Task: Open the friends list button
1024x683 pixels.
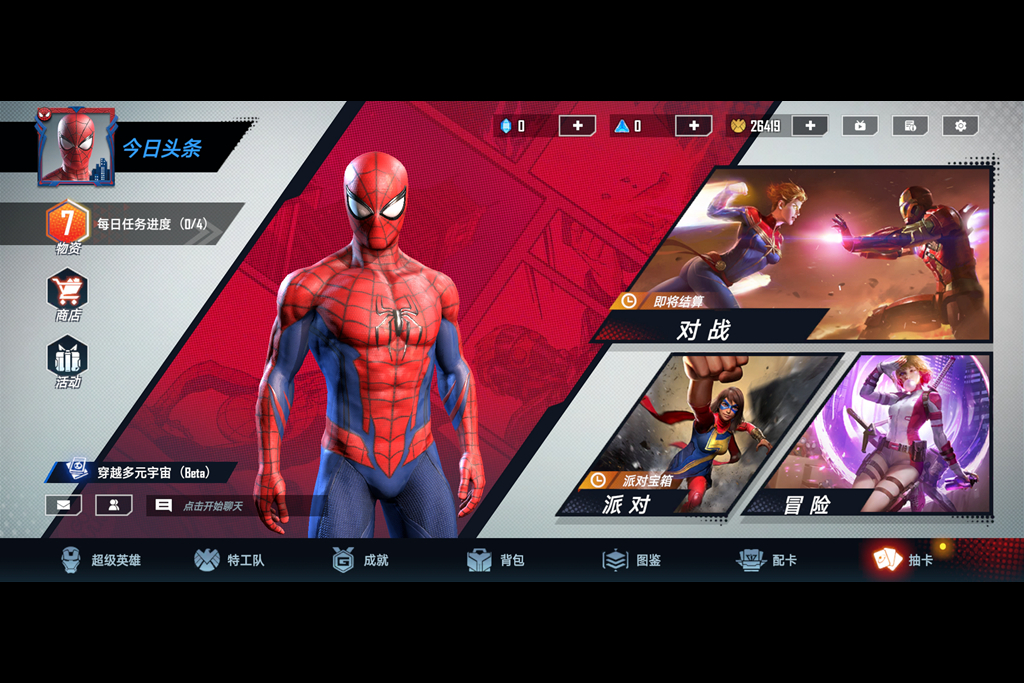Action: (x=114, y=505)
